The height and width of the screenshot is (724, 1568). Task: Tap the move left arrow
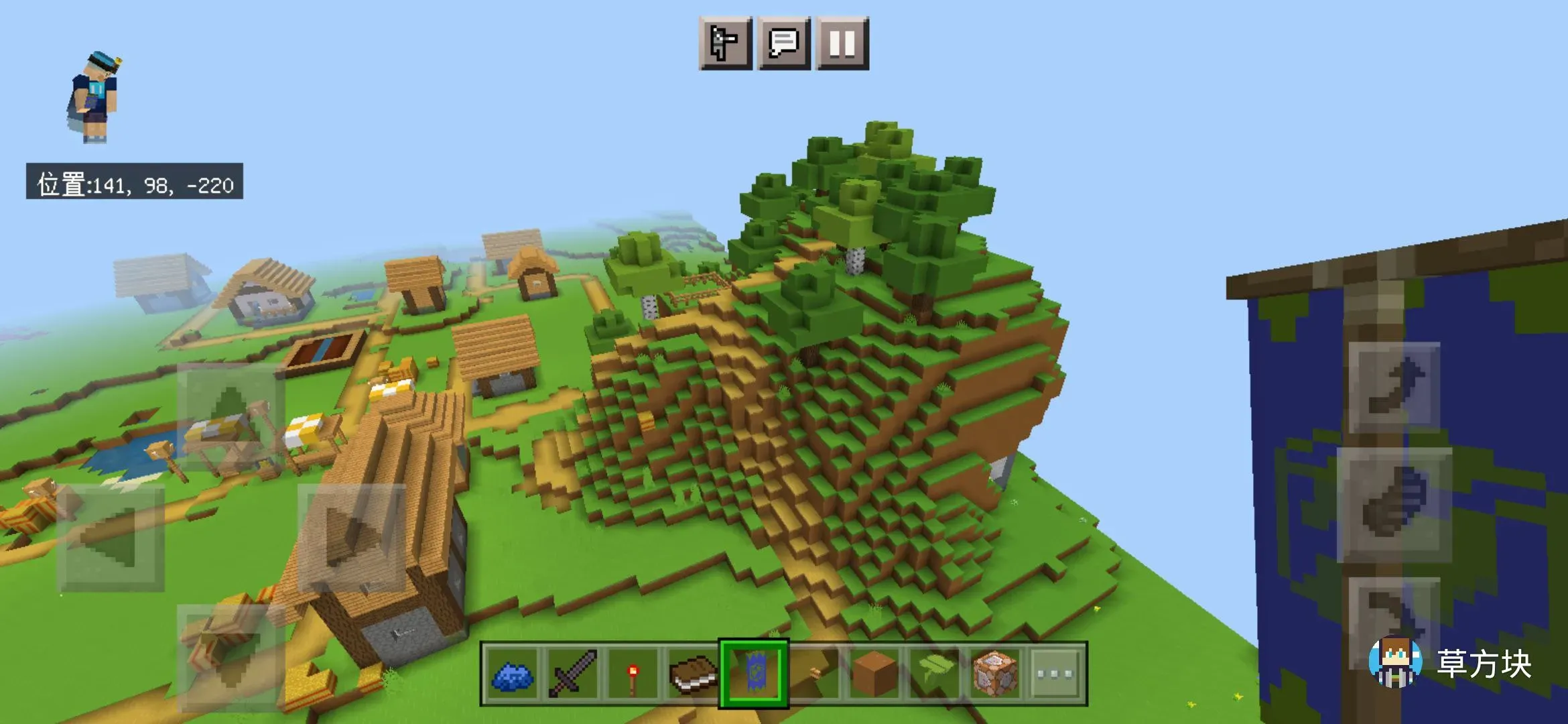[111, 538]
